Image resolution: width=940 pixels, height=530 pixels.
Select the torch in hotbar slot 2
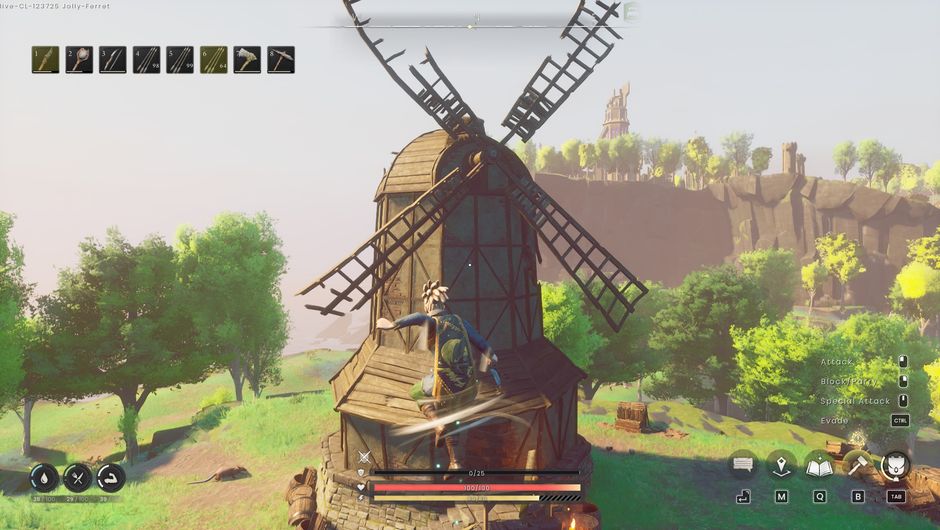(80, 60)
